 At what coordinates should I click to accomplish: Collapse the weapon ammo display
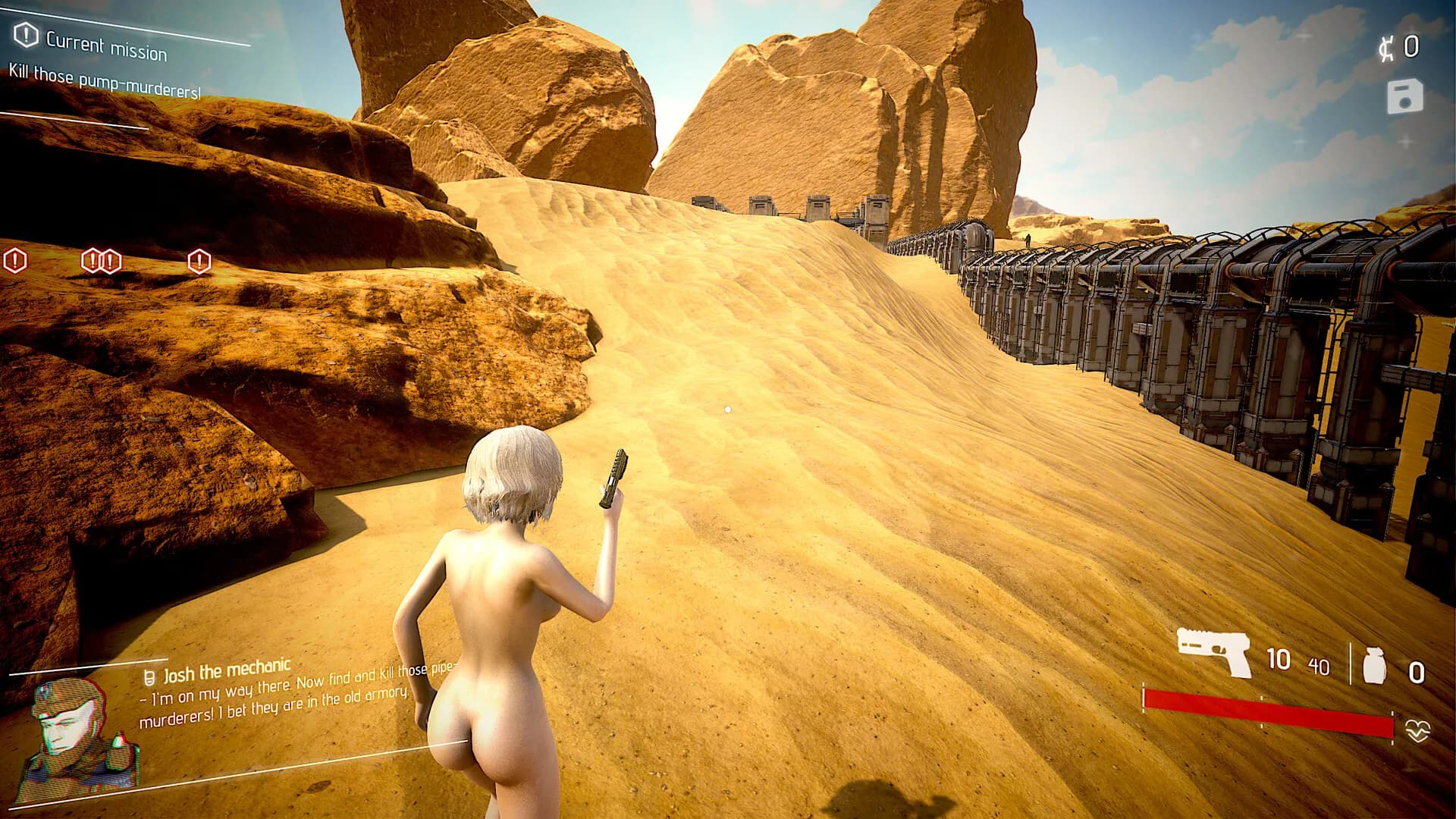[1278, 658]
